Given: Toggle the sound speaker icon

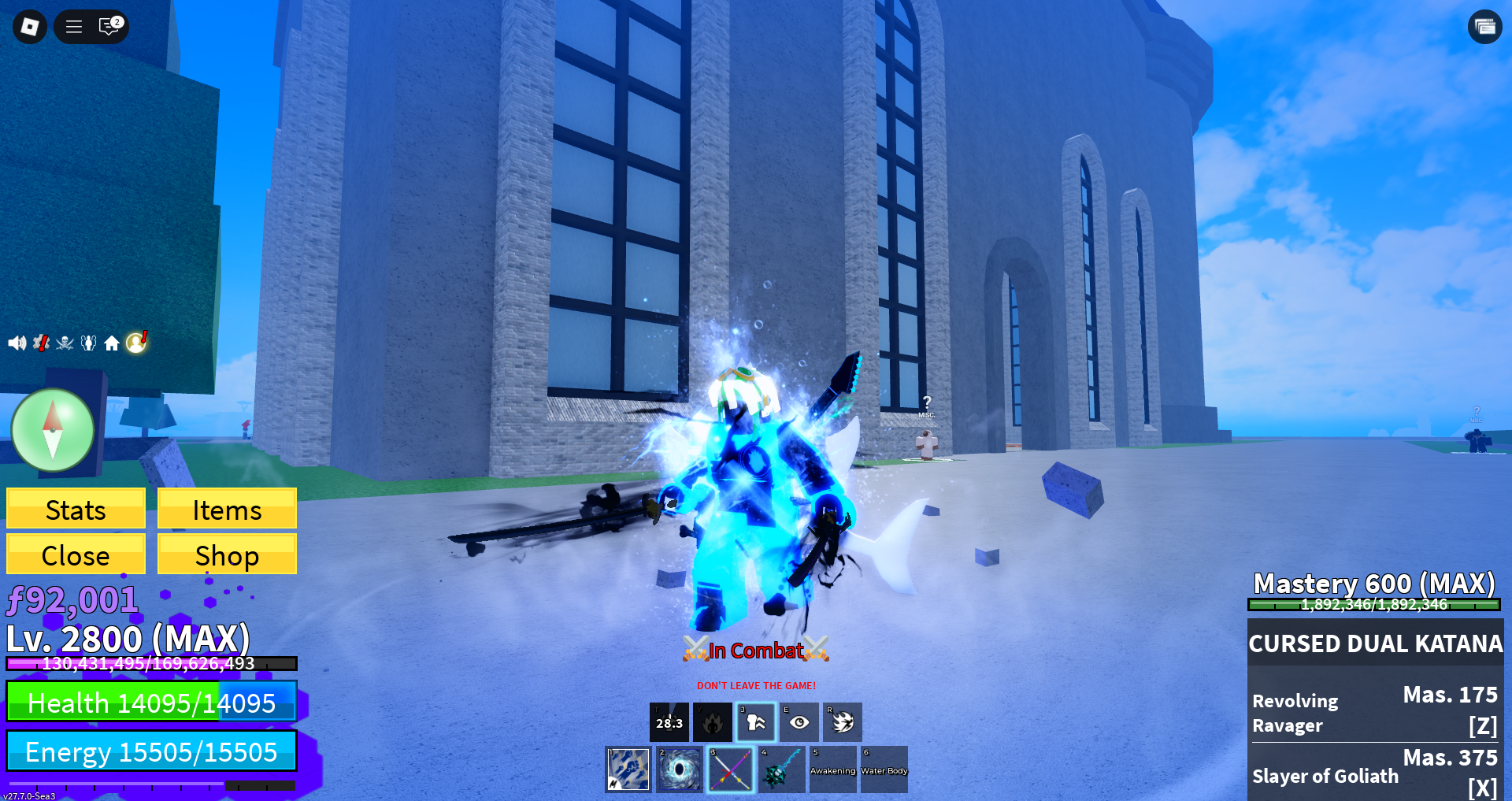Looking at the screenshot, I should tap(17, 343).
